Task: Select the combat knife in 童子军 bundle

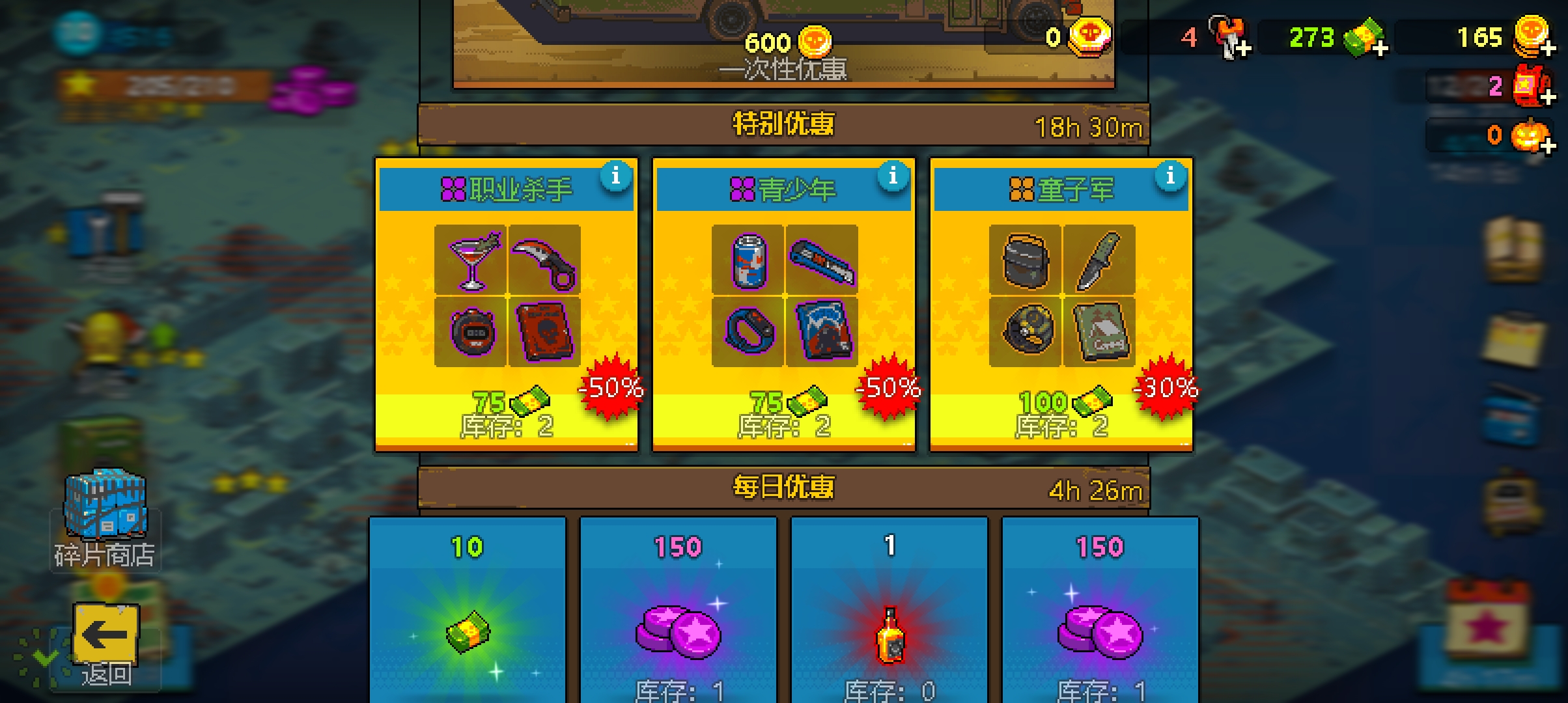Action: 1099,260
